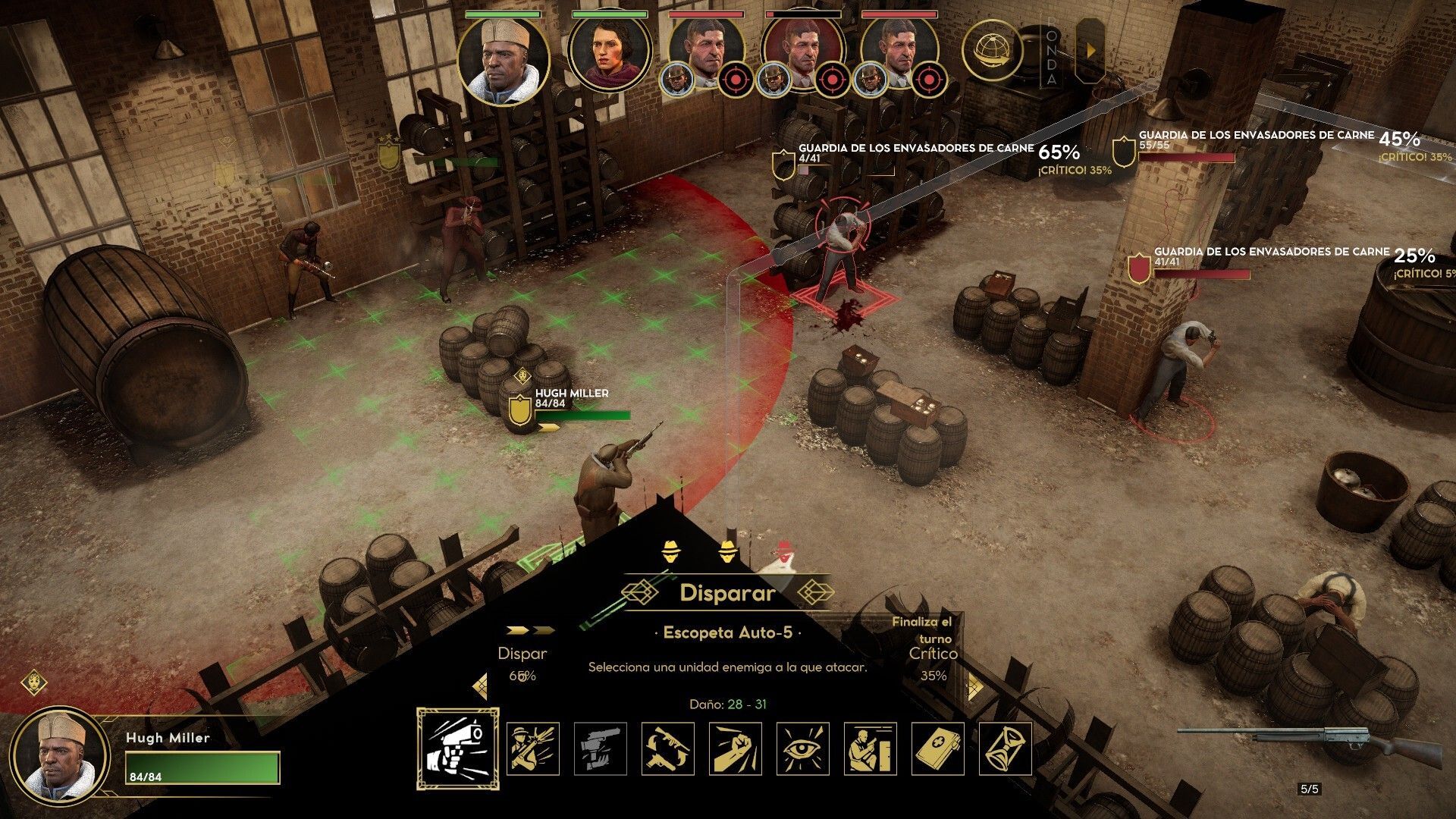Activate the gunman firing ability icon
The height and width of the screenshot is (819, 1456).
coord(532,748)
